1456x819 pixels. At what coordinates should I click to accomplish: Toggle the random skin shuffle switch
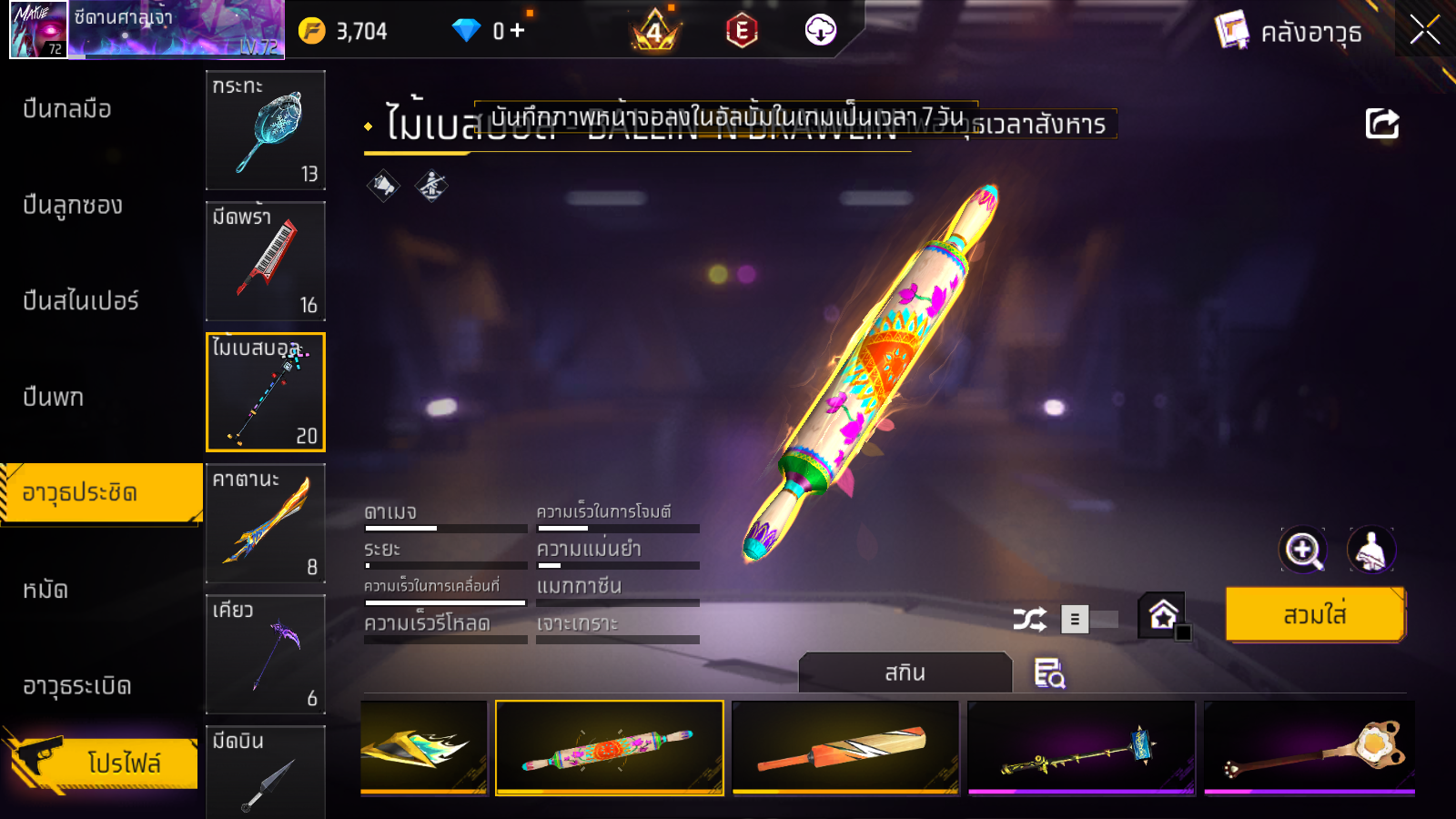(x=1090, y=620)
